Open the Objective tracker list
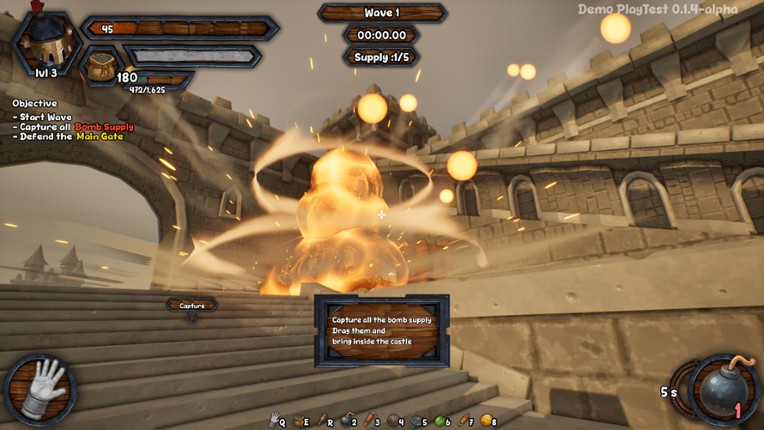 click(x=35, y=103)
